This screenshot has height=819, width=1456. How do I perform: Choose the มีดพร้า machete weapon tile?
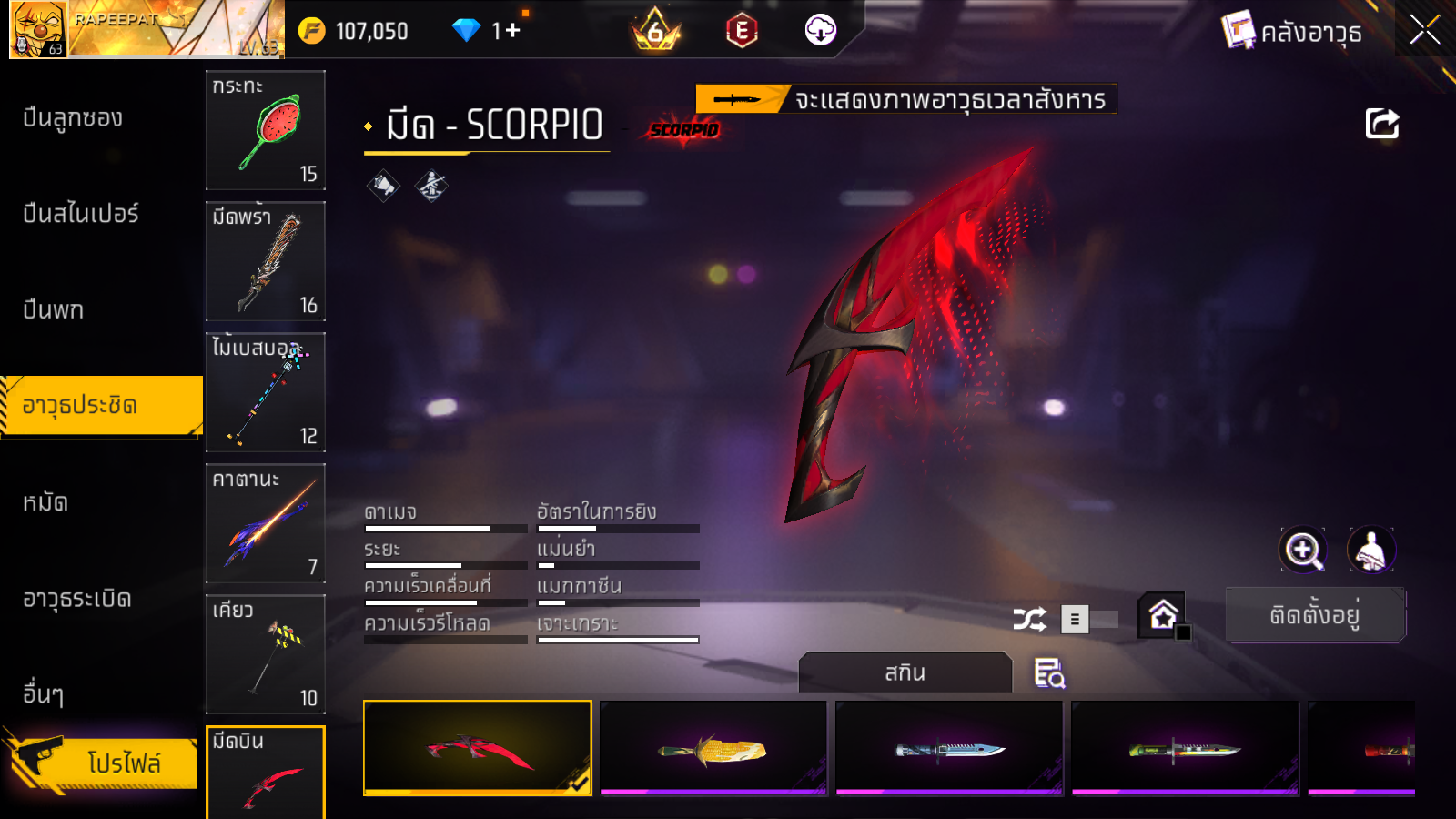[x=266, y=261]
